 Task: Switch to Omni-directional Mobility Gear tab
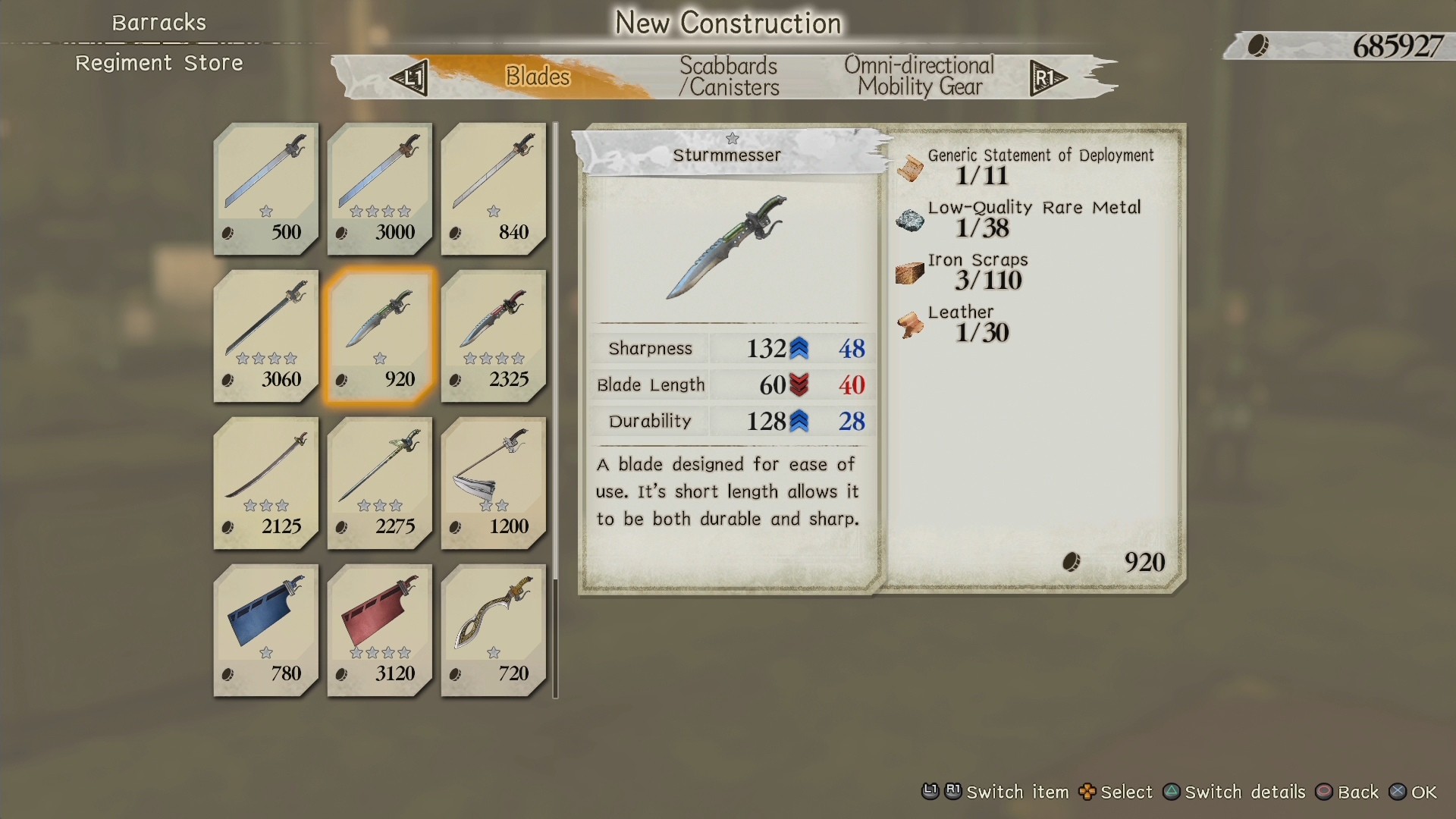(919, 77)
